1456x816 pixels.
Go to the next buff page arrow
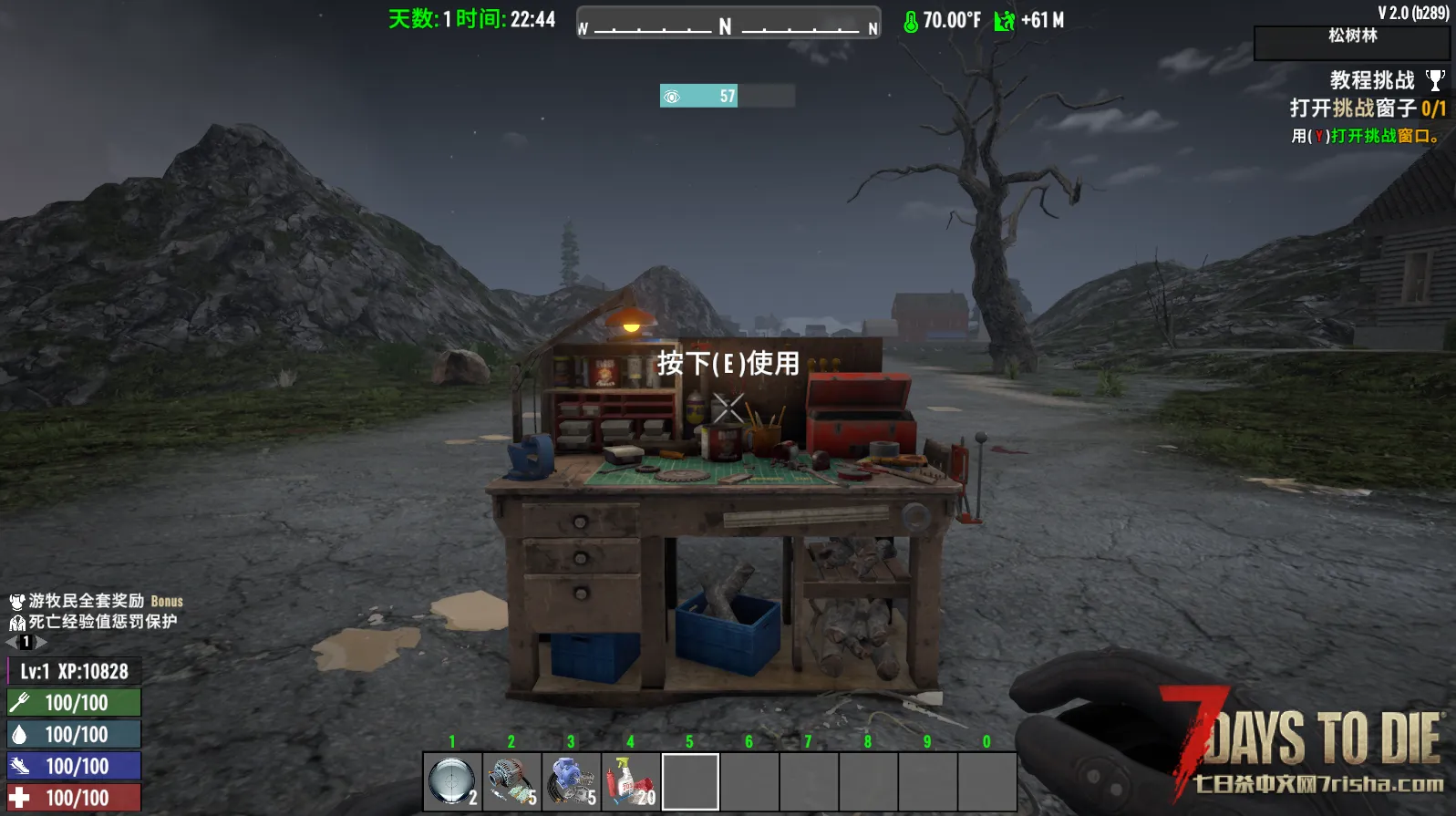click(x=42, y=642)
